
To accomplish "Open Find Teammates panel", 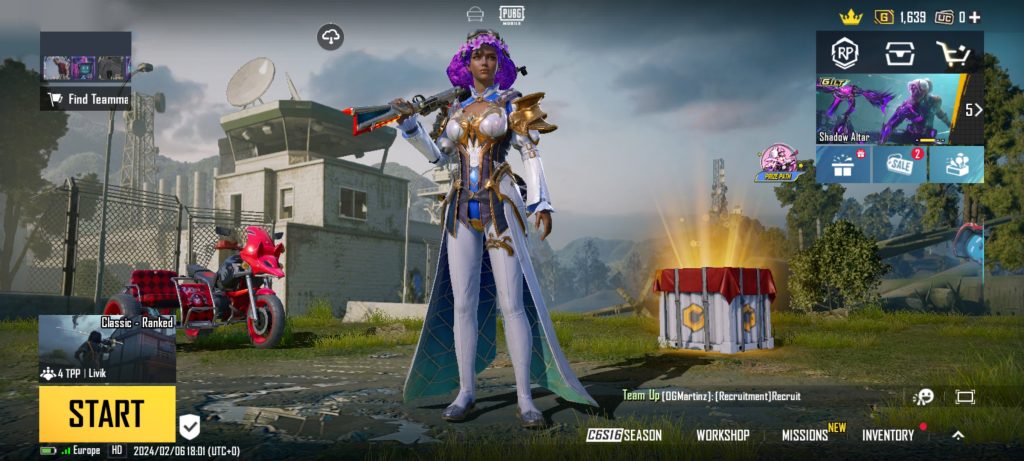I will (85, 99).
